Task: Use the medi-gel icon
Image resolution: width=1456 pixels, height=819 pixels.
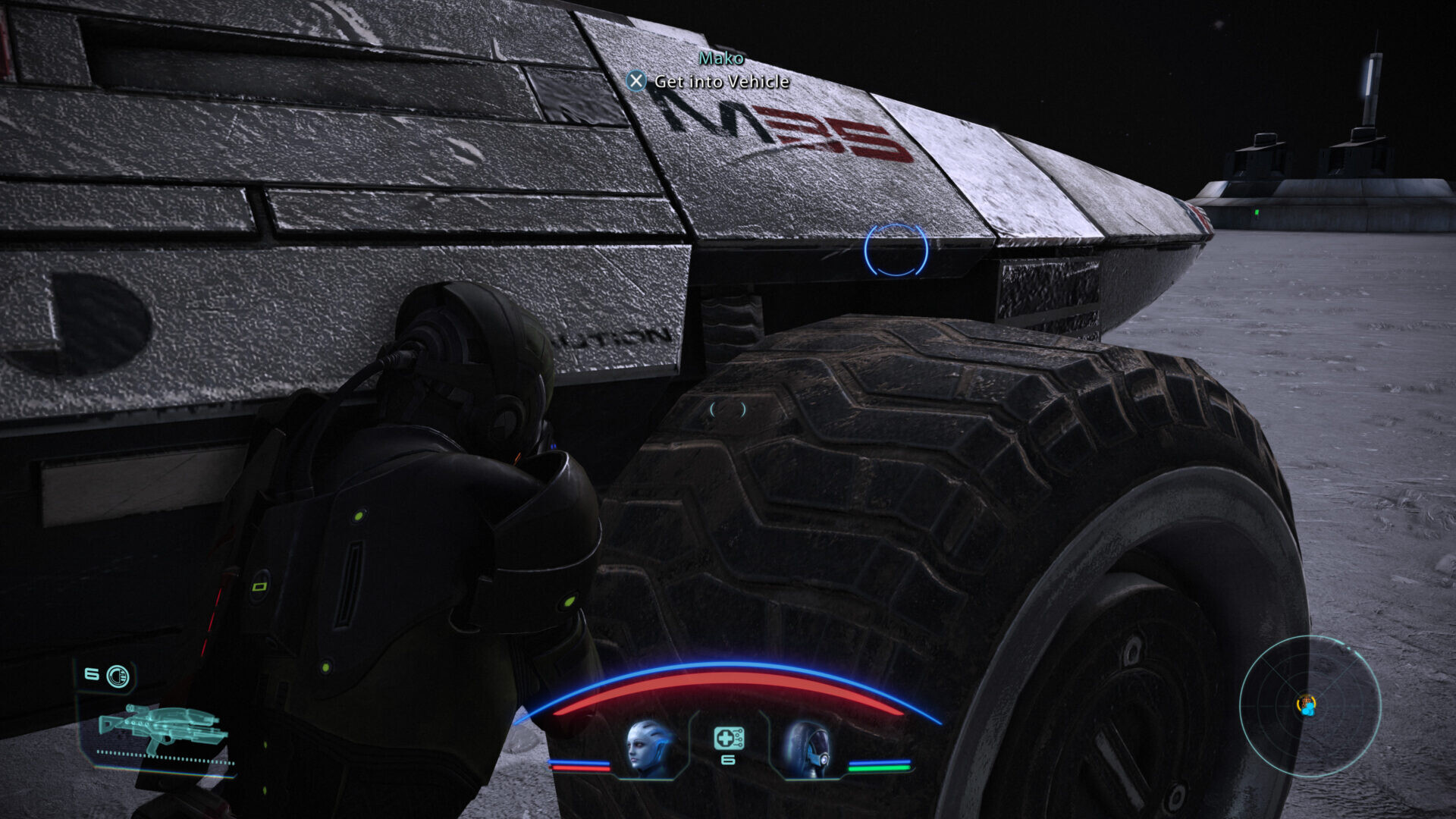Action: point(728,738)
